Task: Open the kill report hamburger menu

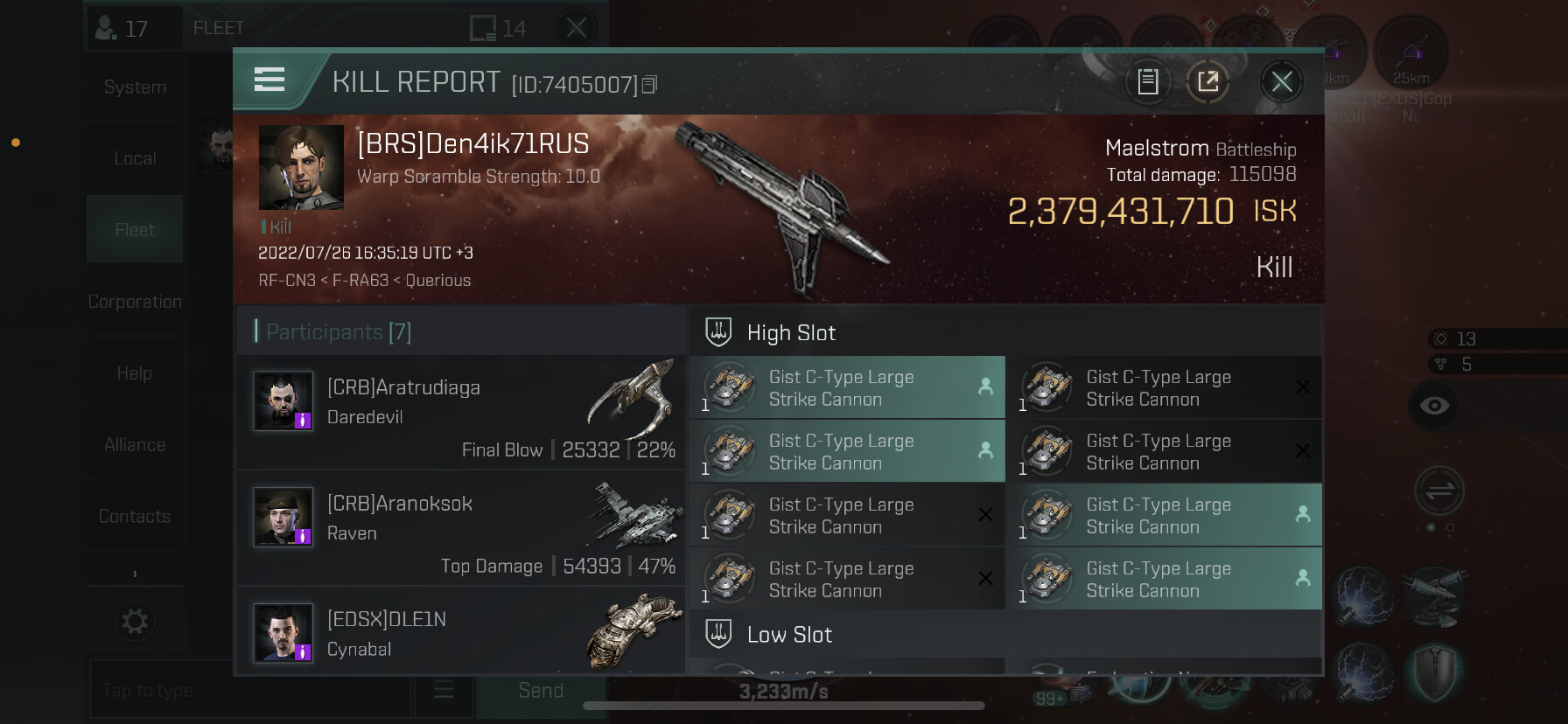Action: pyautogui.click(x=269, y=80)
